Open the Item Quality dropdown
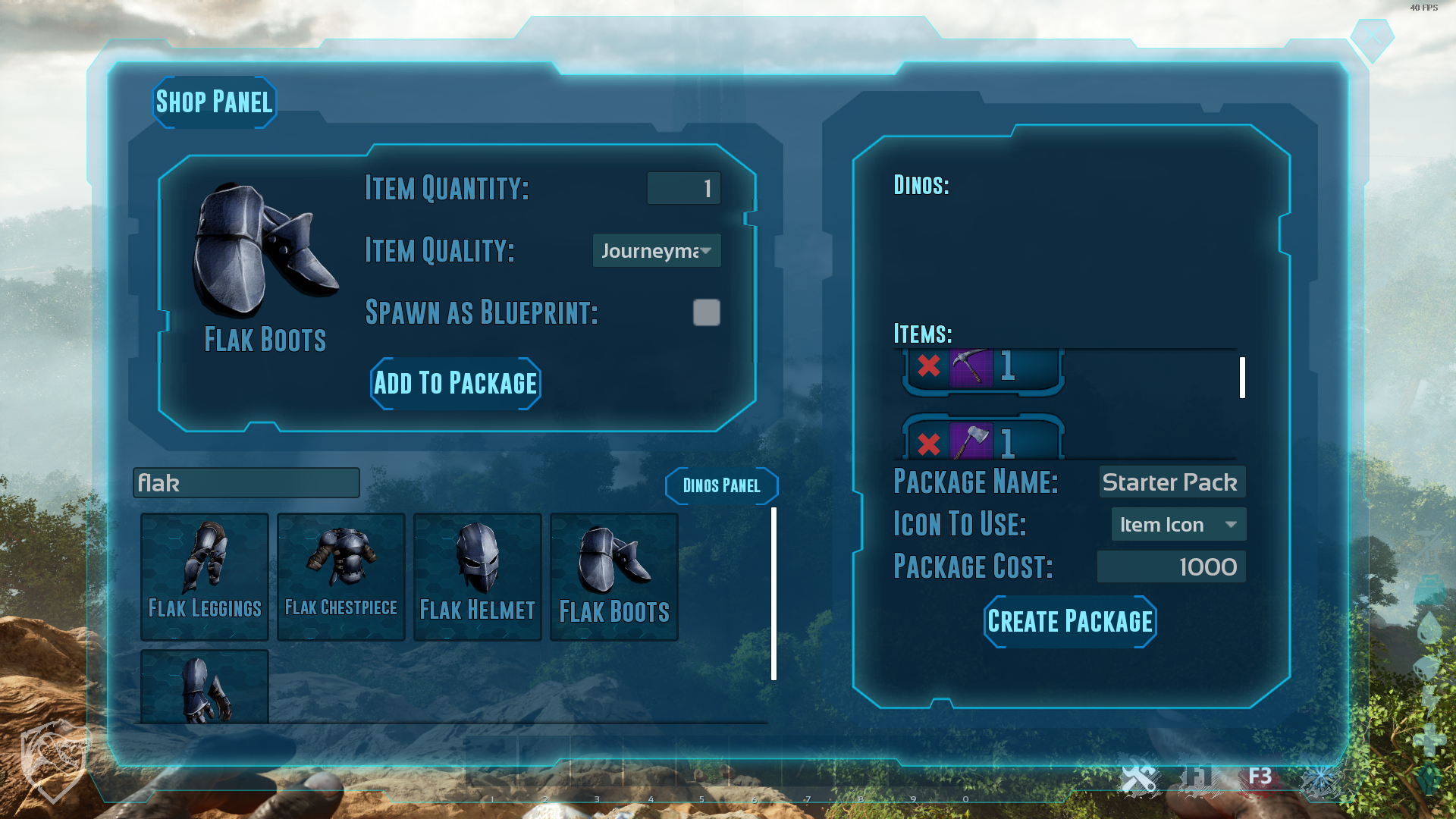 point(656,251)
